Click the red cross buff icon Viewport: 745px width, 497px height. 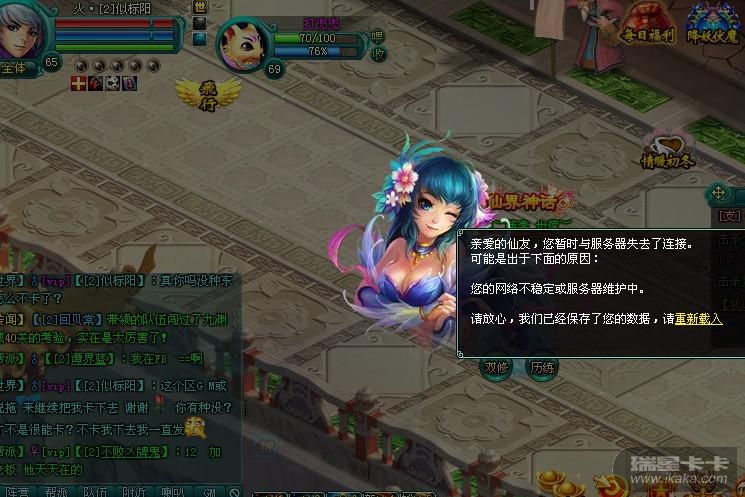78,84
